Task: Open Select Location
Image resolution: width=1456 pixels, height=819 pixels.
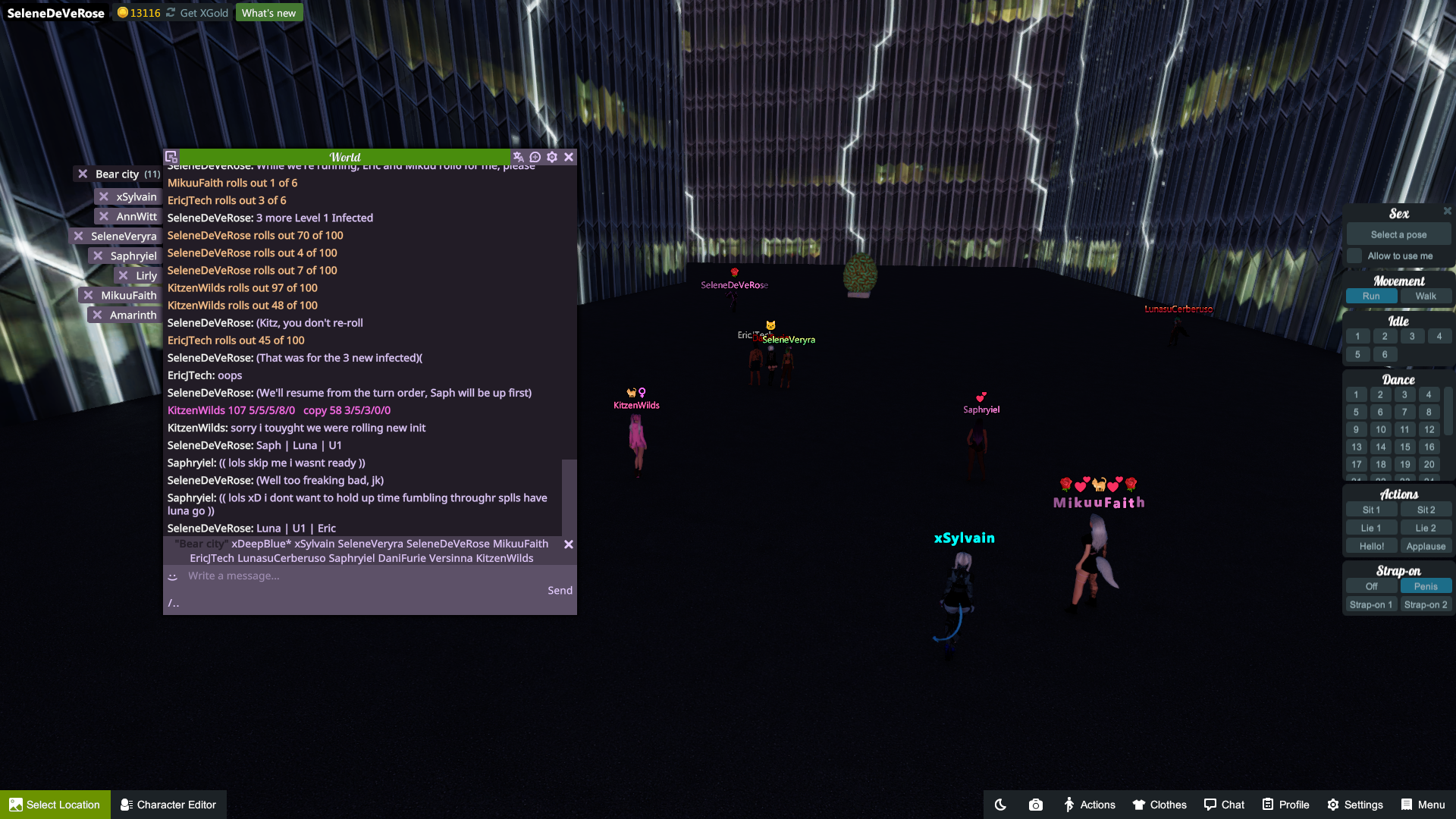Action: [x=55, y=805]
